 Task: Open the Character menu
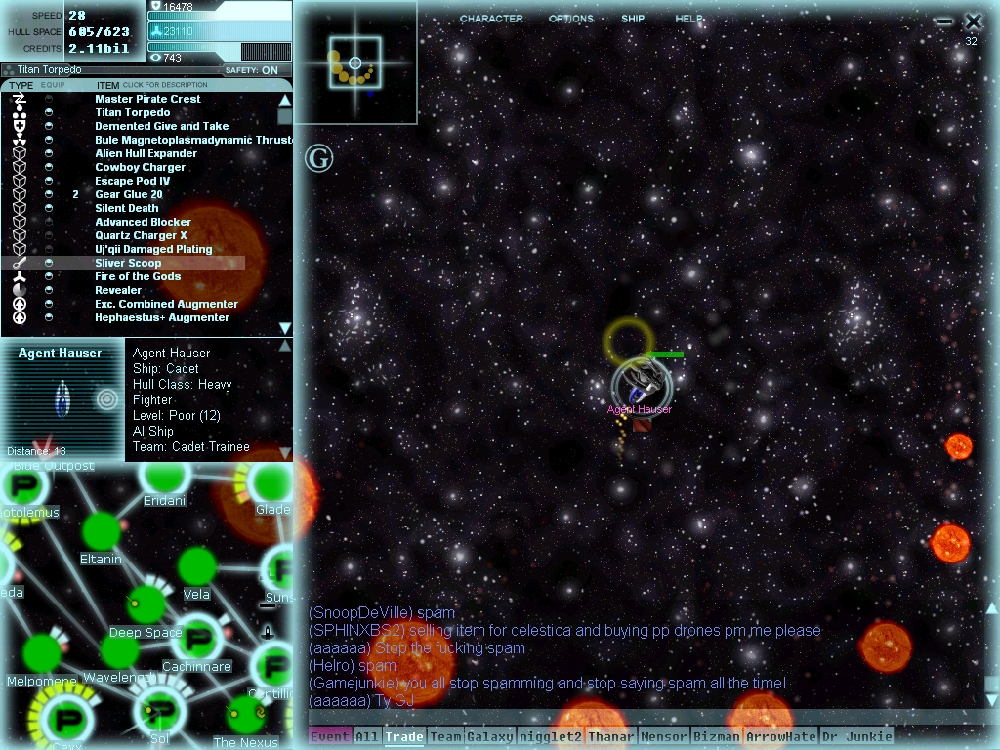pos(491,19)
